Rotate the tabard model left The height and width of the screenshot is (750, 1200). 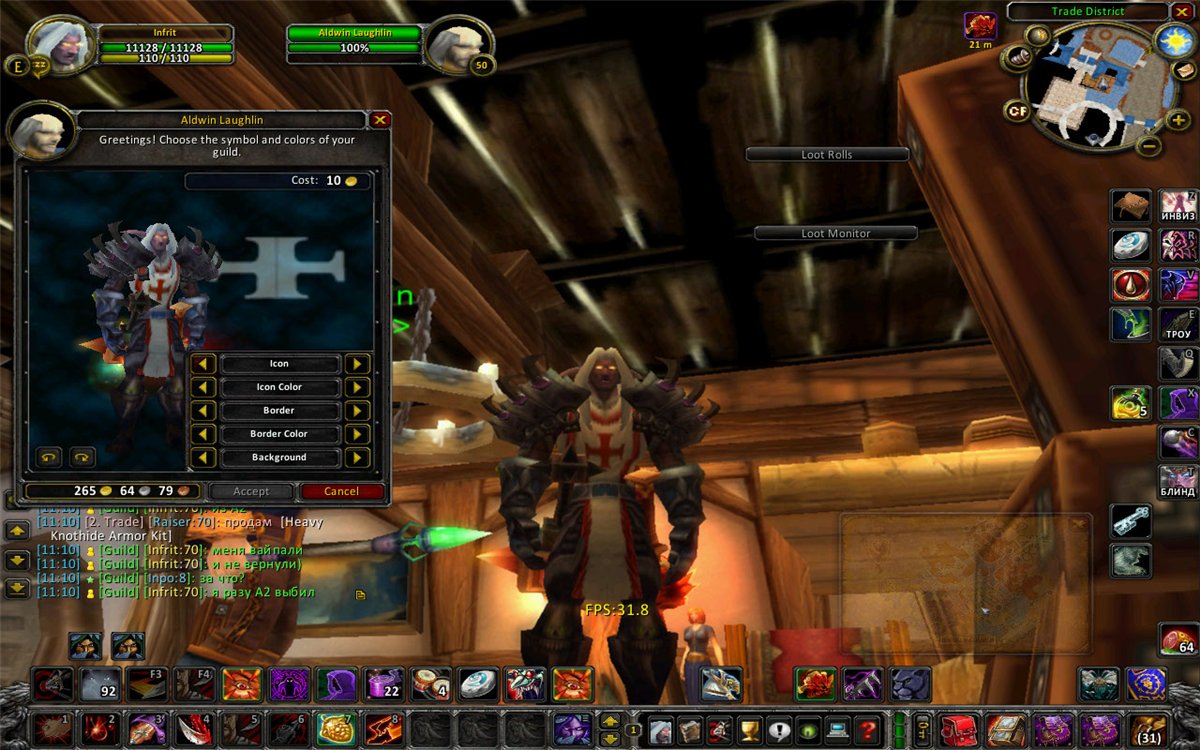point(48,457)
